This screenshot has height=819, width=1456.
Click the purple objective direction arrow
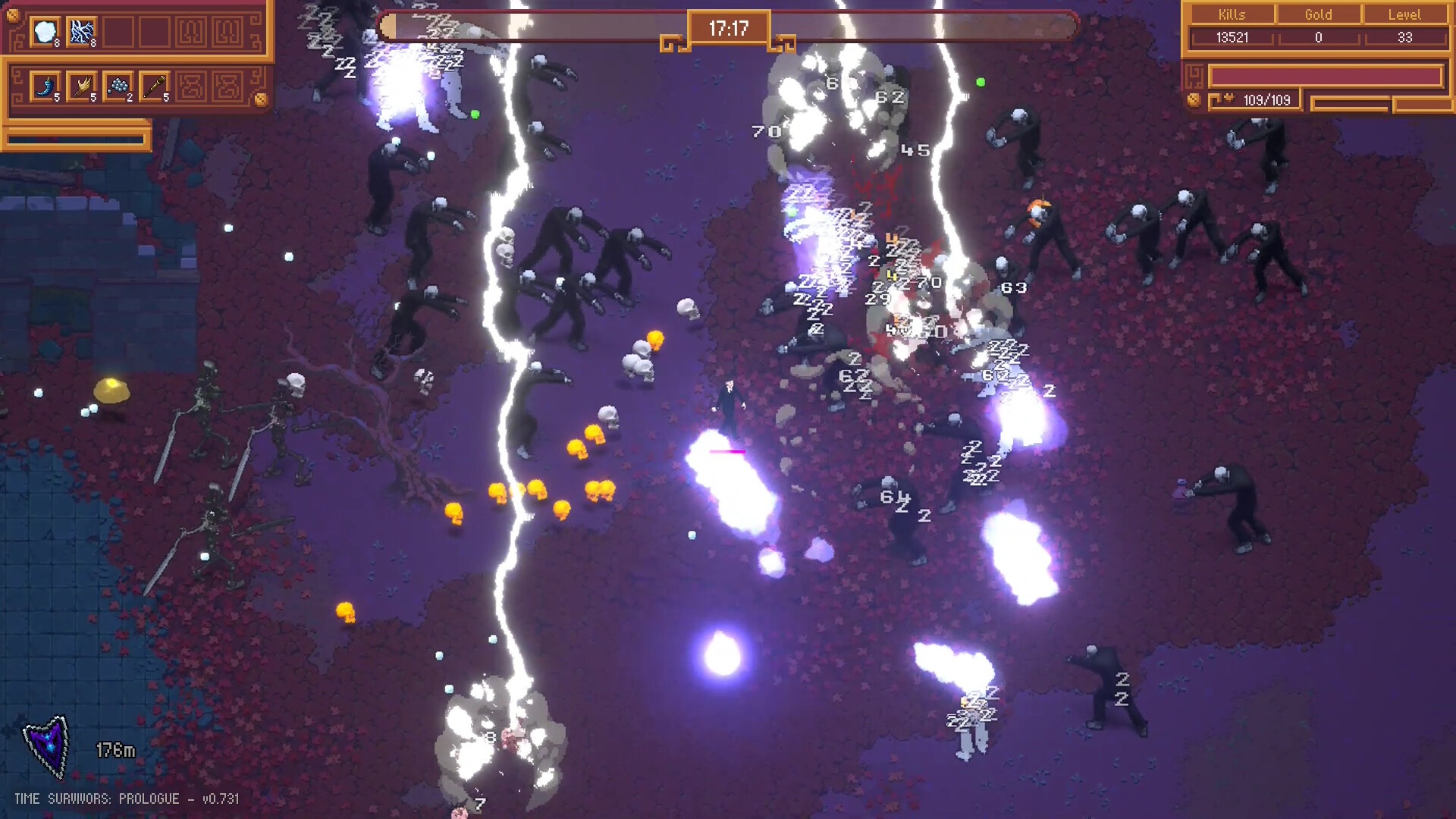[x=48, y=746]
